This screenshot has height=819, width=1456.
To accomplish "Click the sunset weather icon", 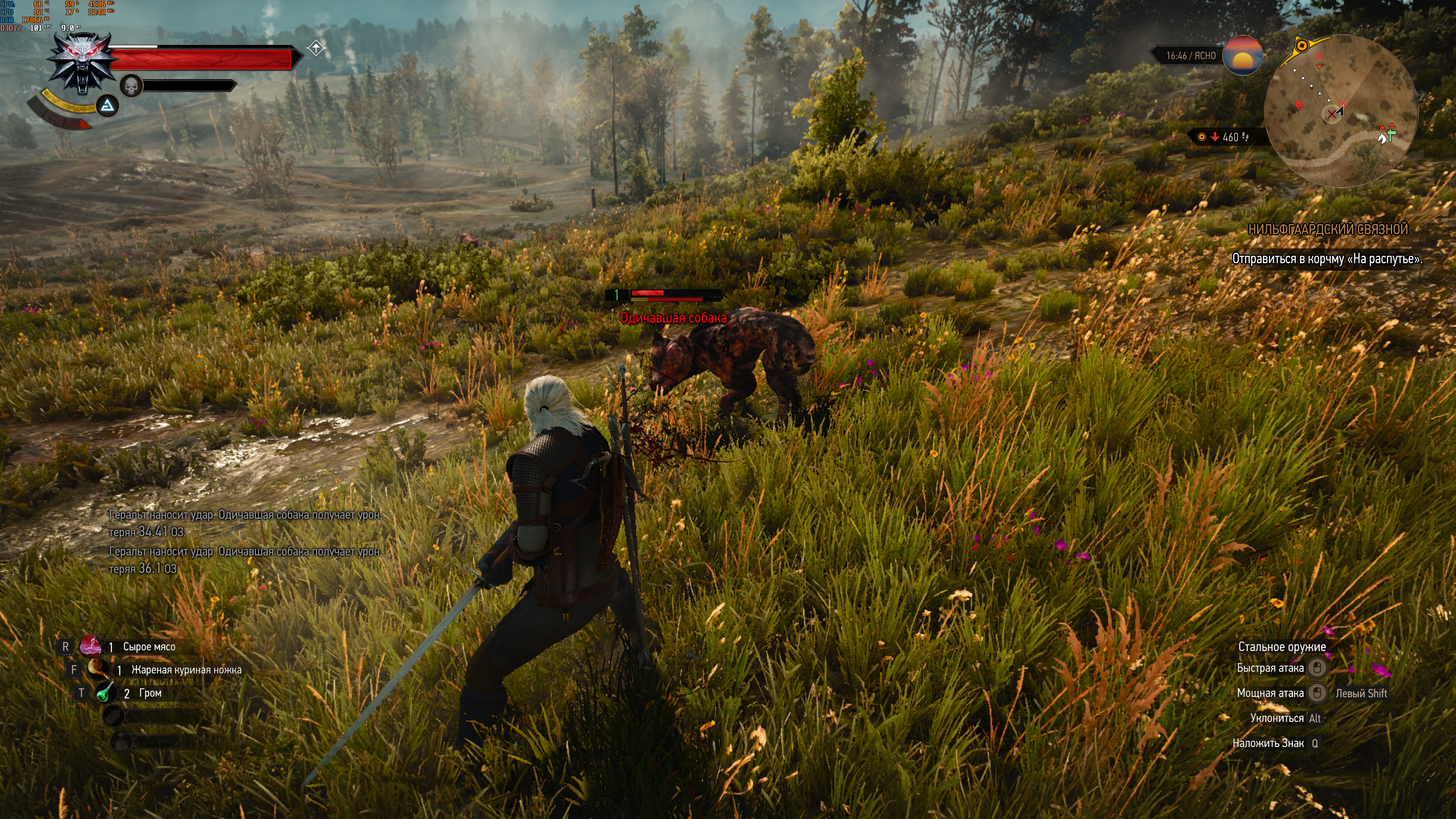I will tap(1243, 55).
